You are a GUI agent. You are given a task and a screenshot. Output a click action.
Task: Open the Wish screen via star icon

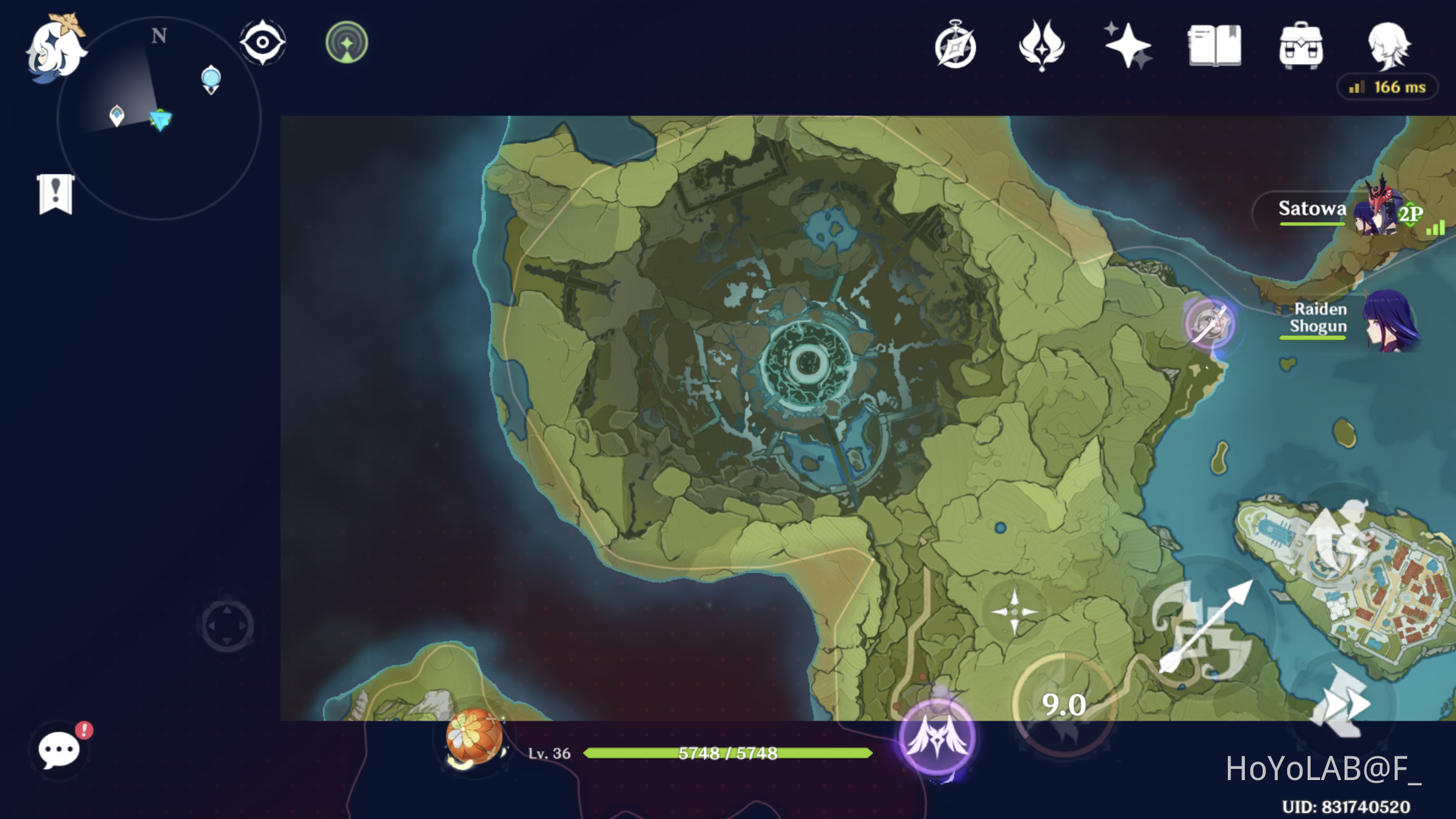[1128, 46]
